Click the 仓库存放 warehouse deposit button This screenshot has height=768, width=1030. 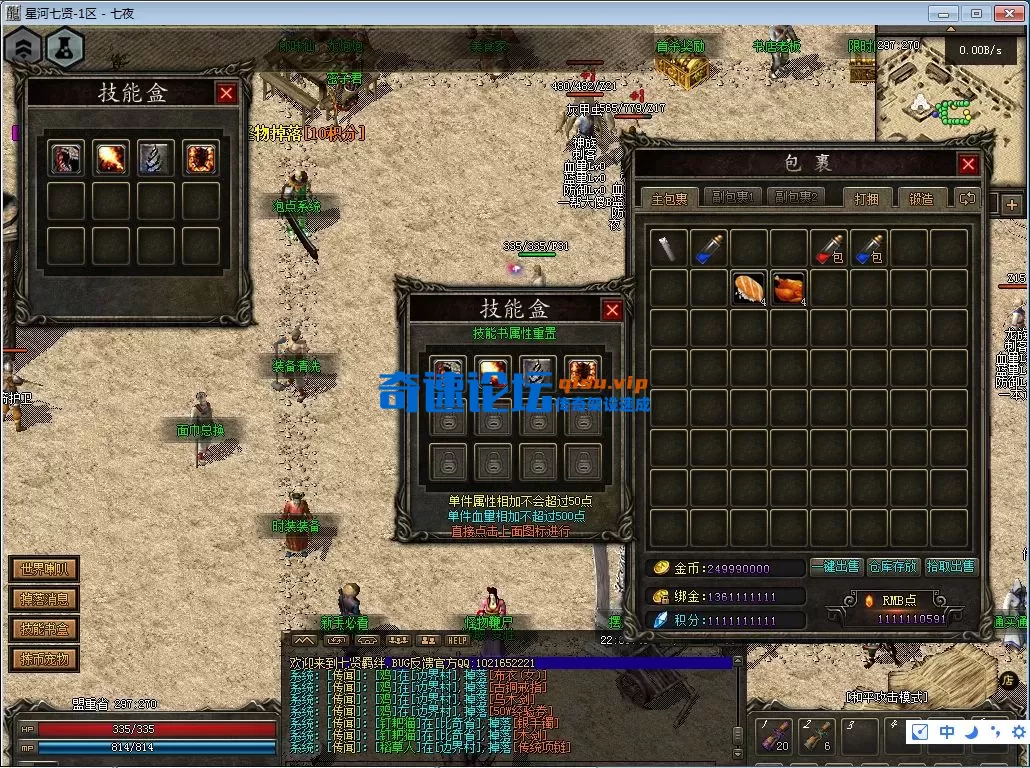(892, 567)
